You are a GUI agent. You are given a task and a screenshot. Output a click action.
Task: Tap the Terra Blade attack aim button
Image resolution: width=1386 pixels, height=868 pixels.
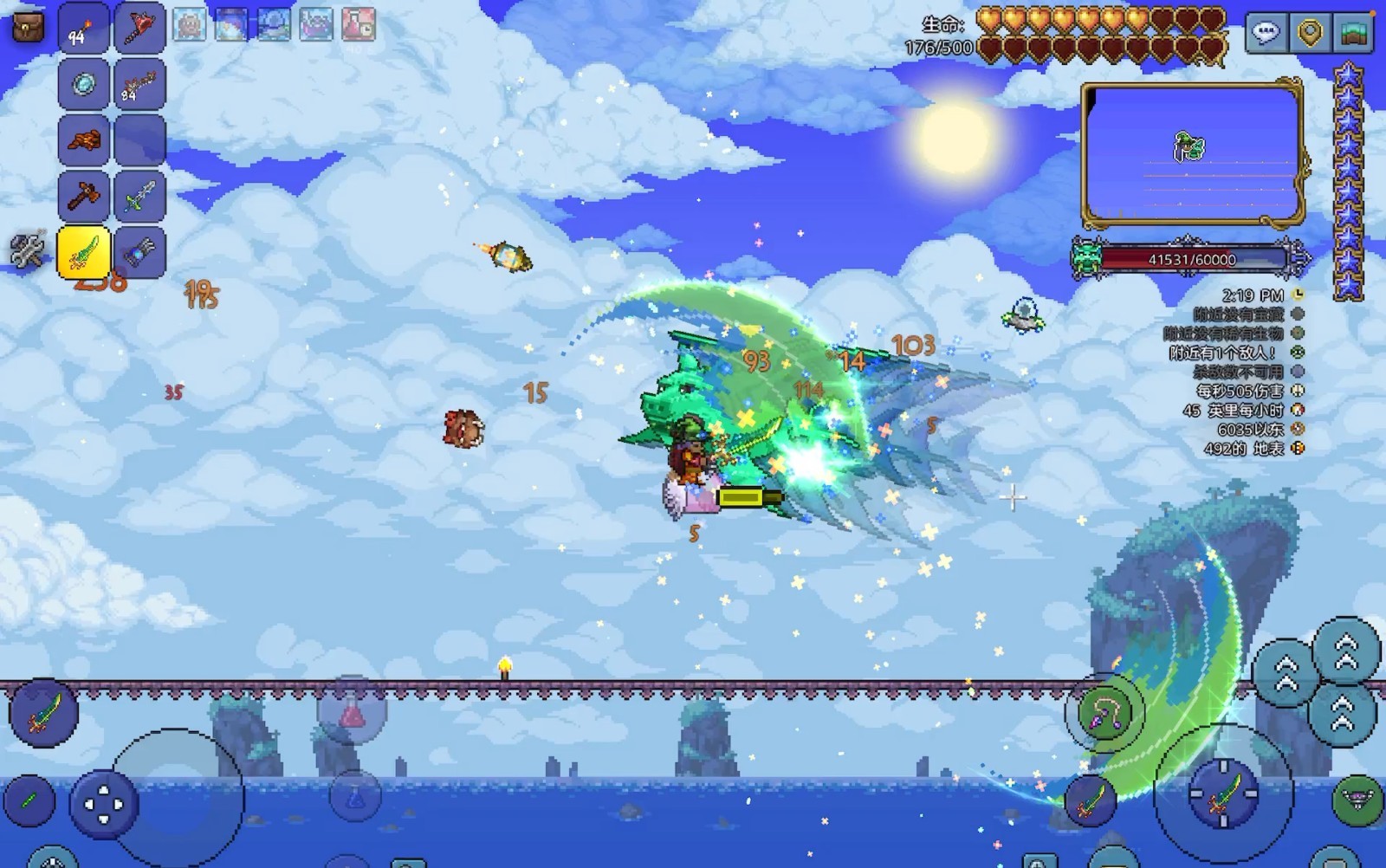pyautogui.click(x=1222, y=790)
